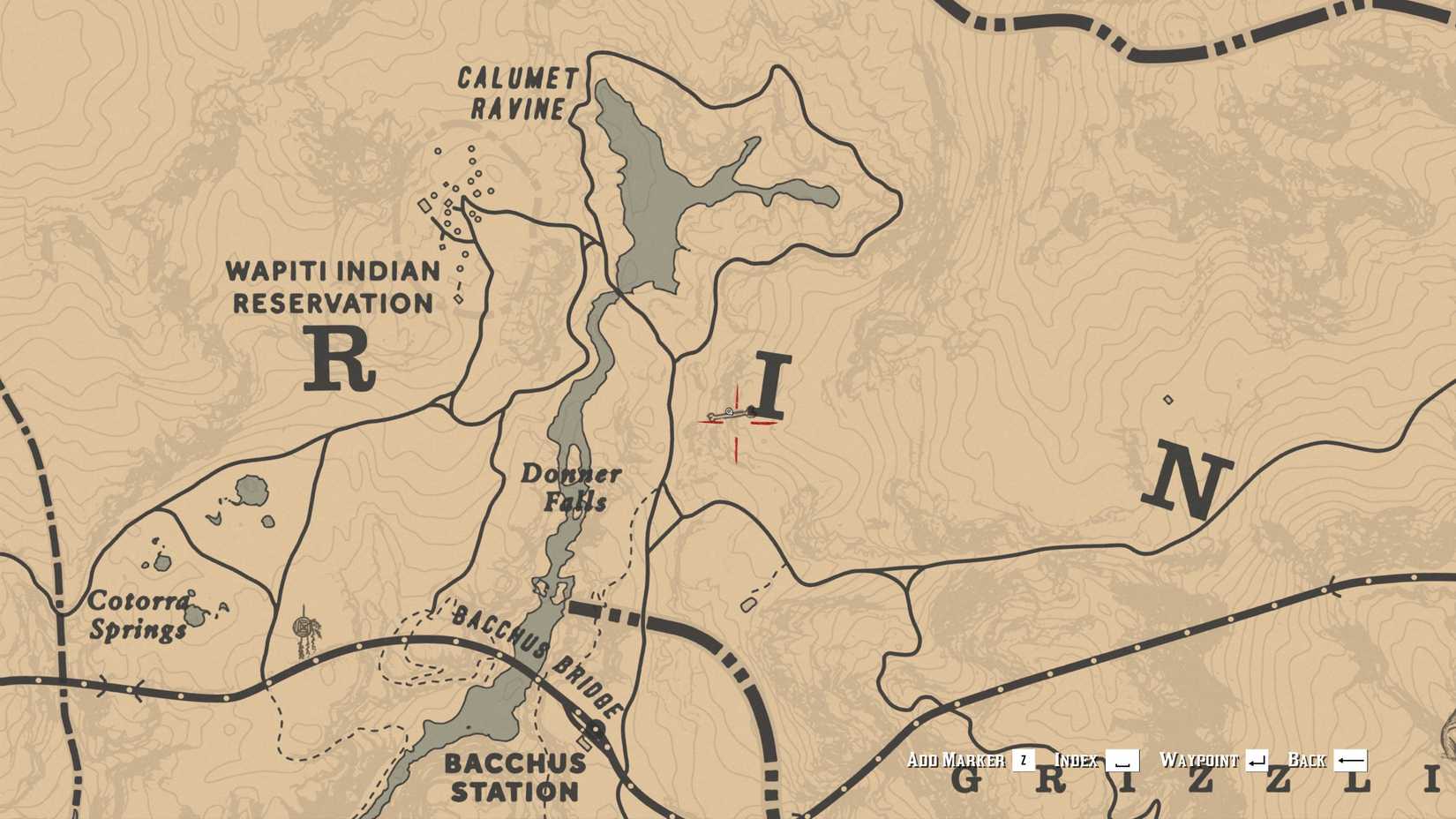The height and width of the screenshot is (819, 1456).
Task: Click the Z key prompt beside Add Marker
Action: [1024, 759]
